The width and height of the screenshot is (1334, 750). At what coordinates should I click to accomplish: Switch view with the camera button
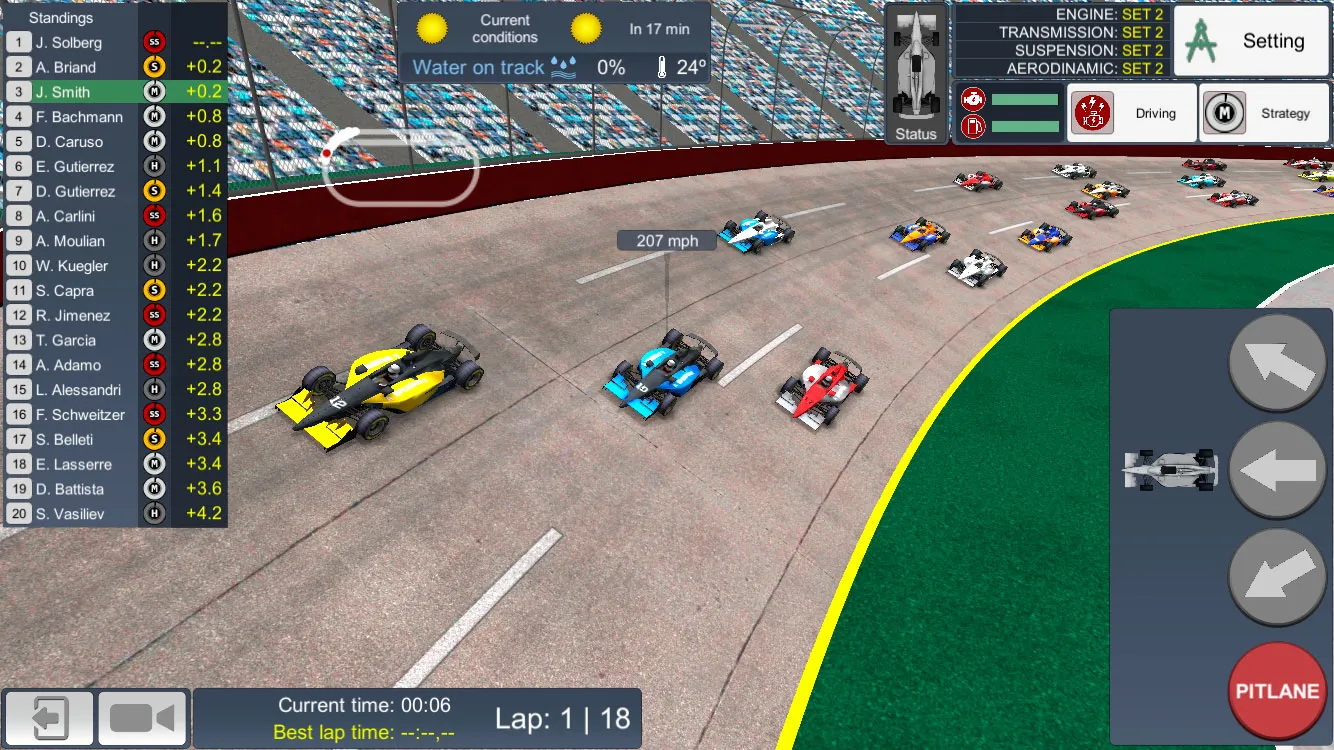tap(142, 718)
